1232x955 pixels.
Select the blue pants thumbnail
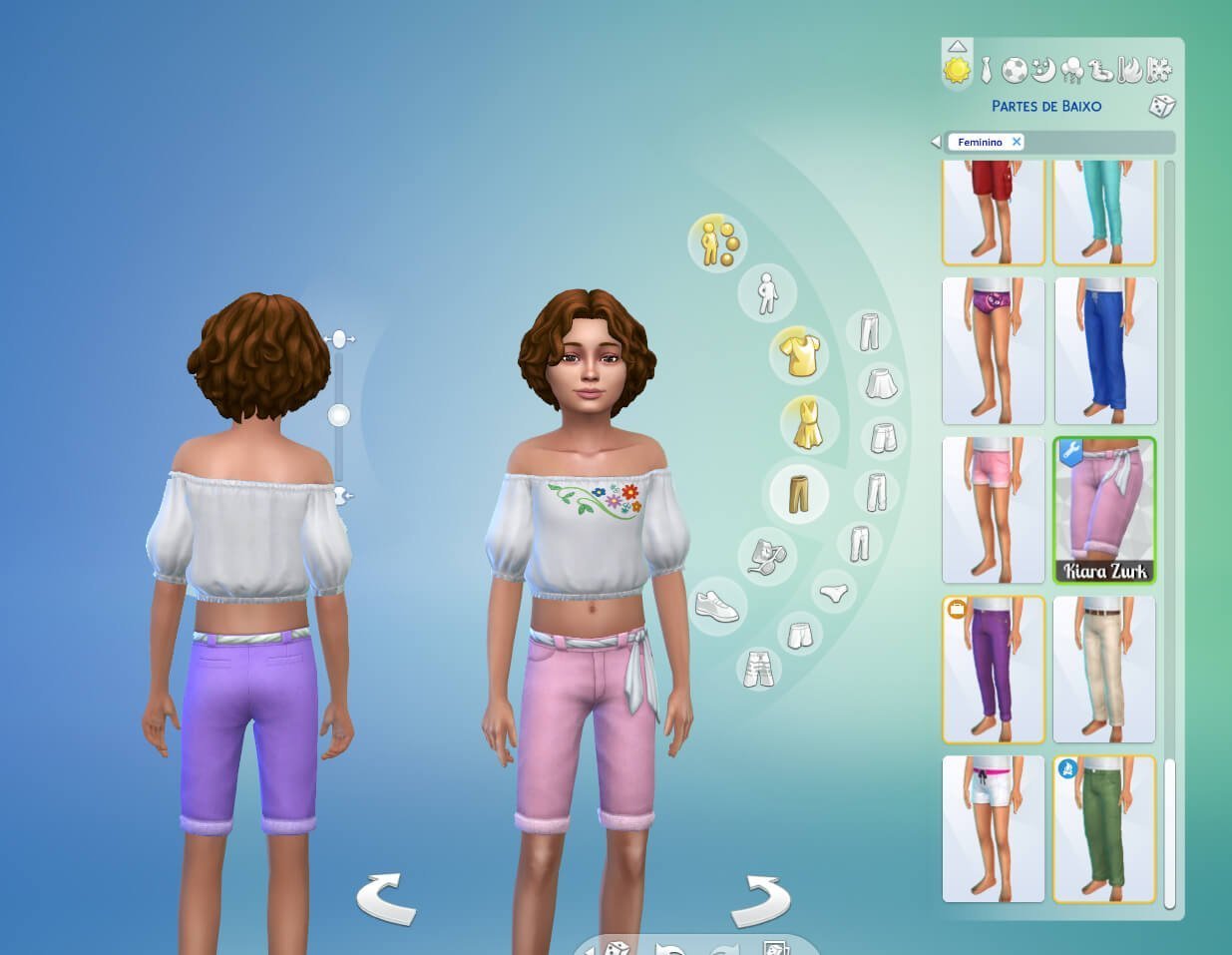pyautogui.click(x=1105, y=351)
